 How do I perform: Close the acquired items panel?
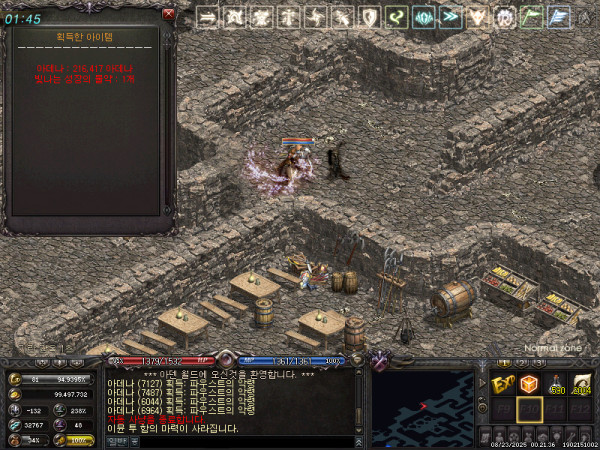tap(169, 15)
